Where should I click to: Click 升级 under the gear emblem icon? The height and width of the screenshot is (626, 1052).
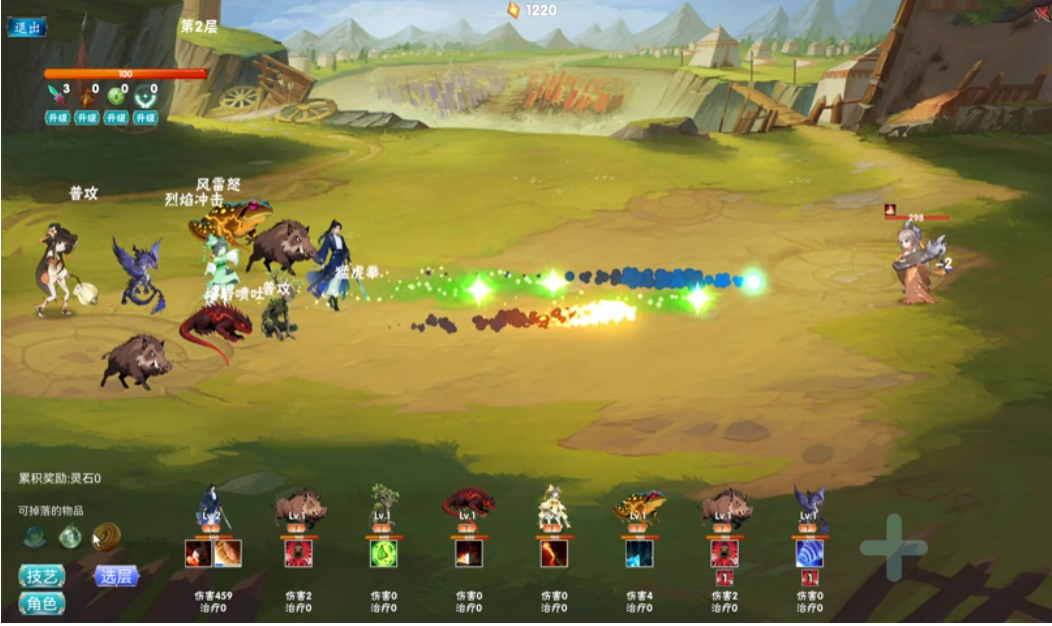tap(147, 118)
